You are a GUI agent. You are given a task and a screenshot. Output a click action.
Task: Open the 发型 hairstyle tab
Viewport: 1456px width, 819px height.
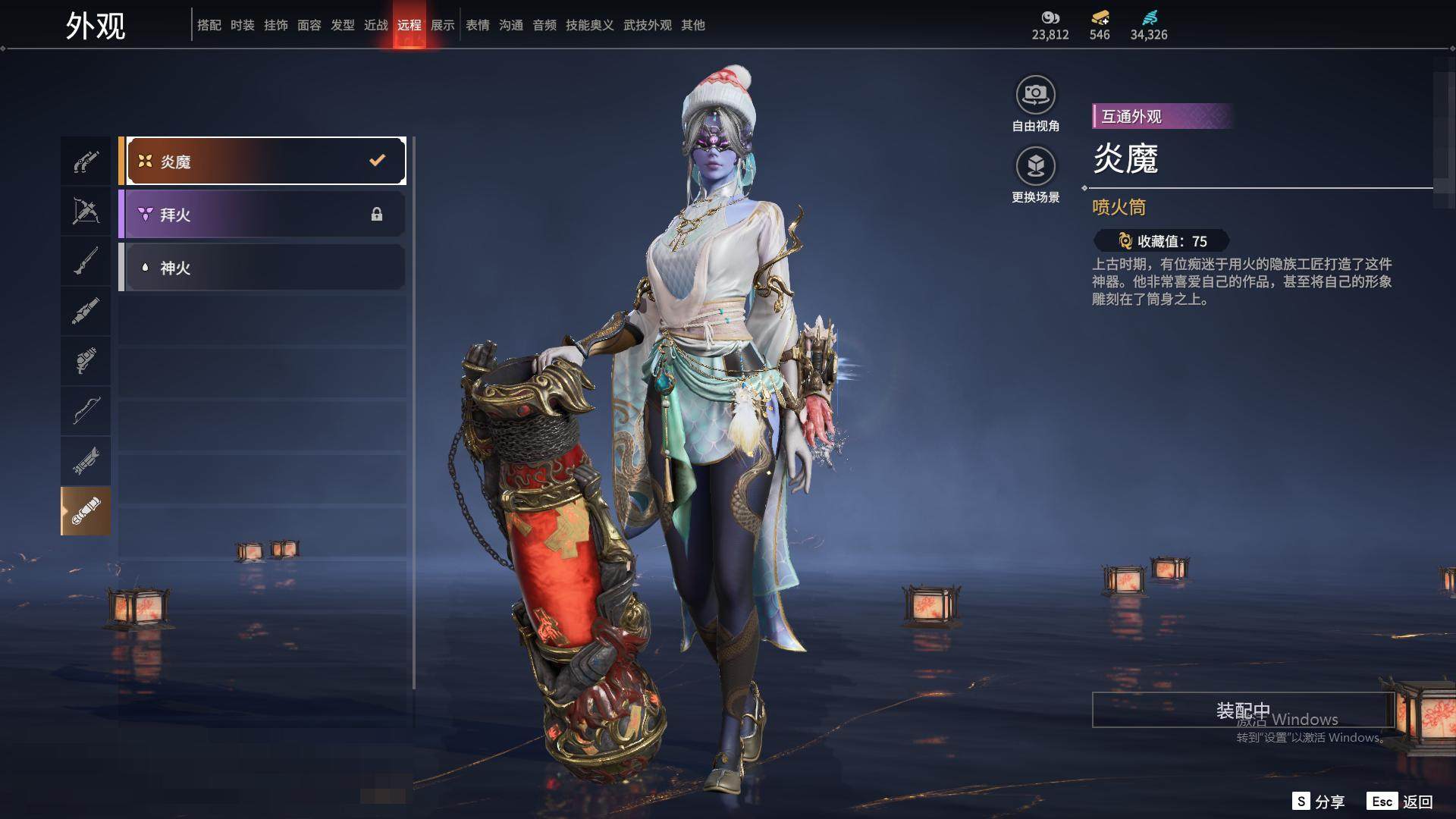(343, 25)
